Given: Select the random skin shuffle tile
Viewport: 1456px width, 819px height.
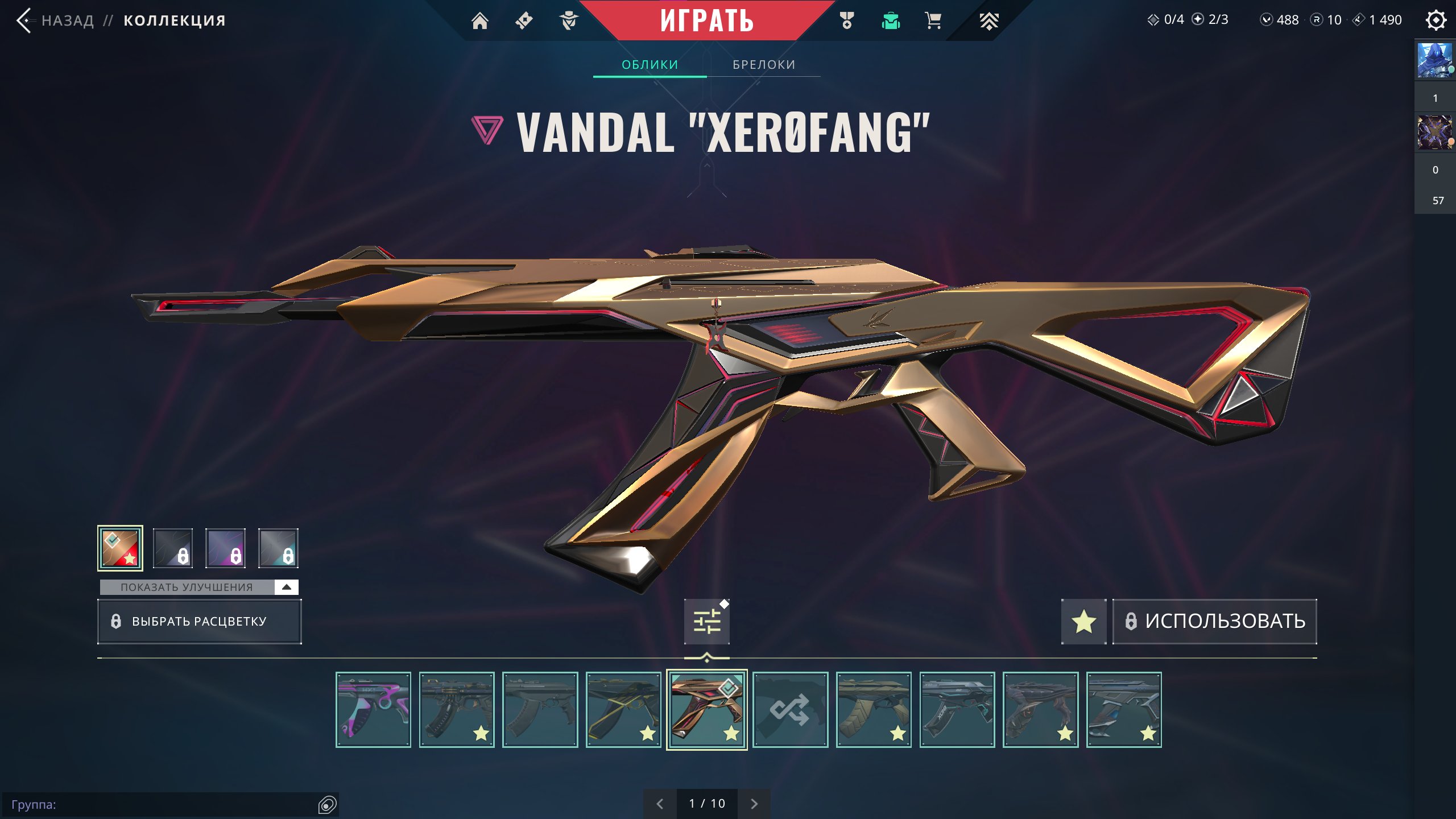Looking at the screenshot, I should (790, 710).
